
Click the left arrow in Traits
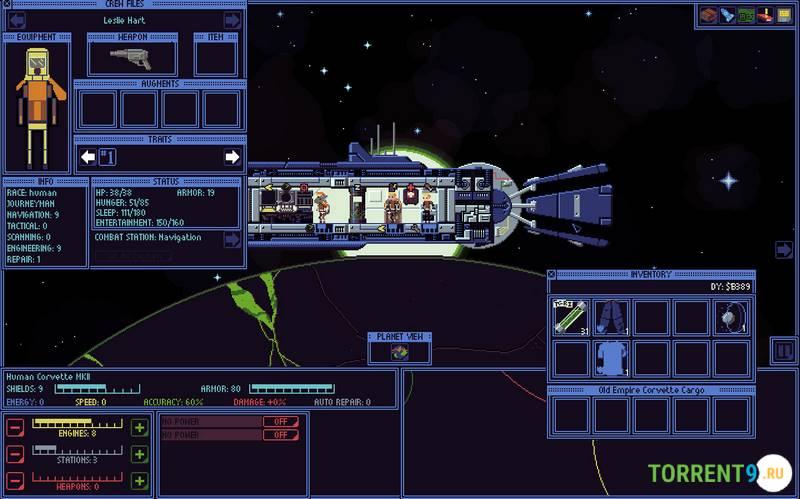(x=88, y=157)
